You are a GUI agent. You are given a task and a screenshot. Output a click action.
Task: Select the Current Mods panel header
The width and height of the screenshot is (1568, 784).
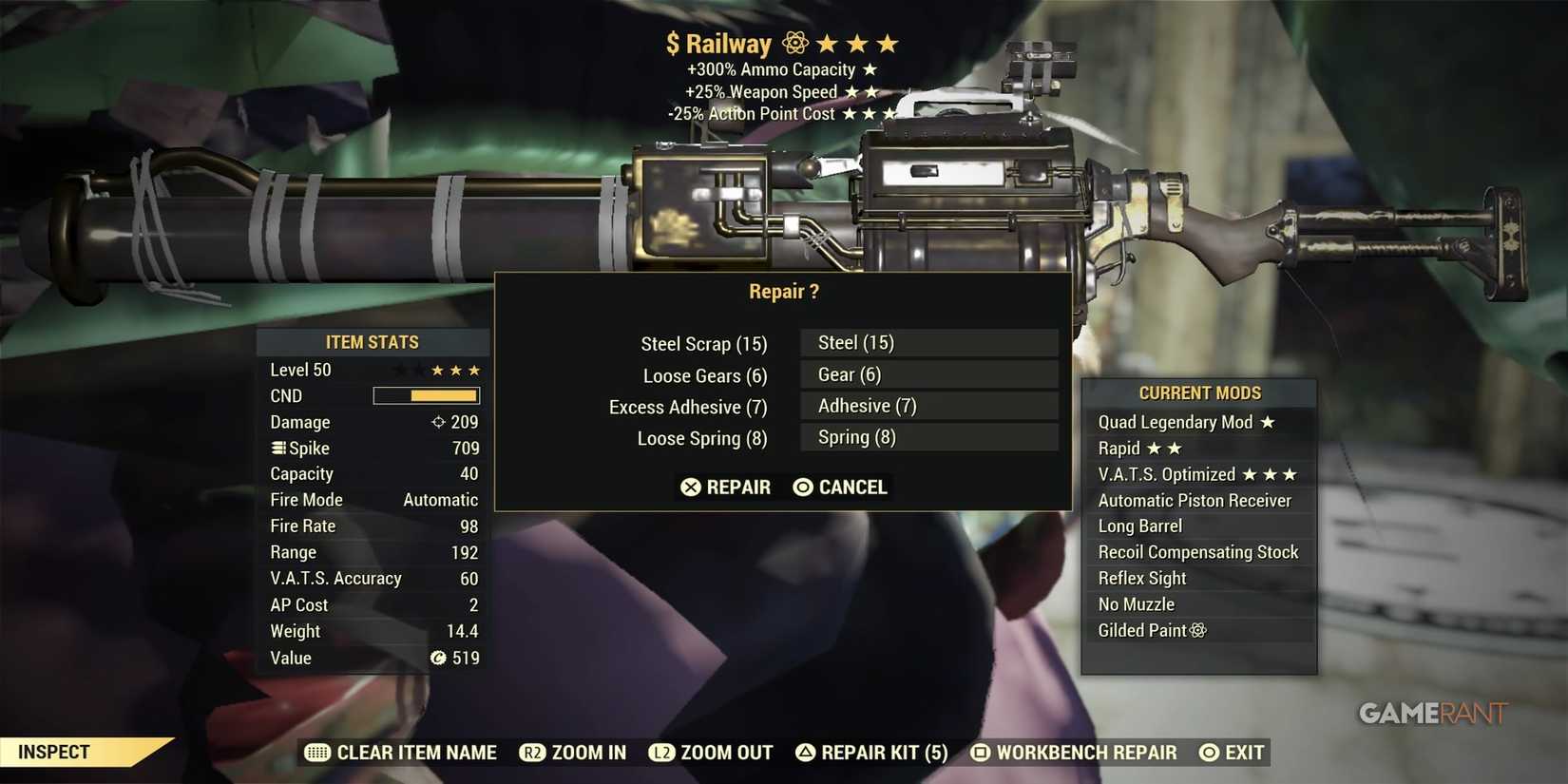click(x=1199, y=392)
